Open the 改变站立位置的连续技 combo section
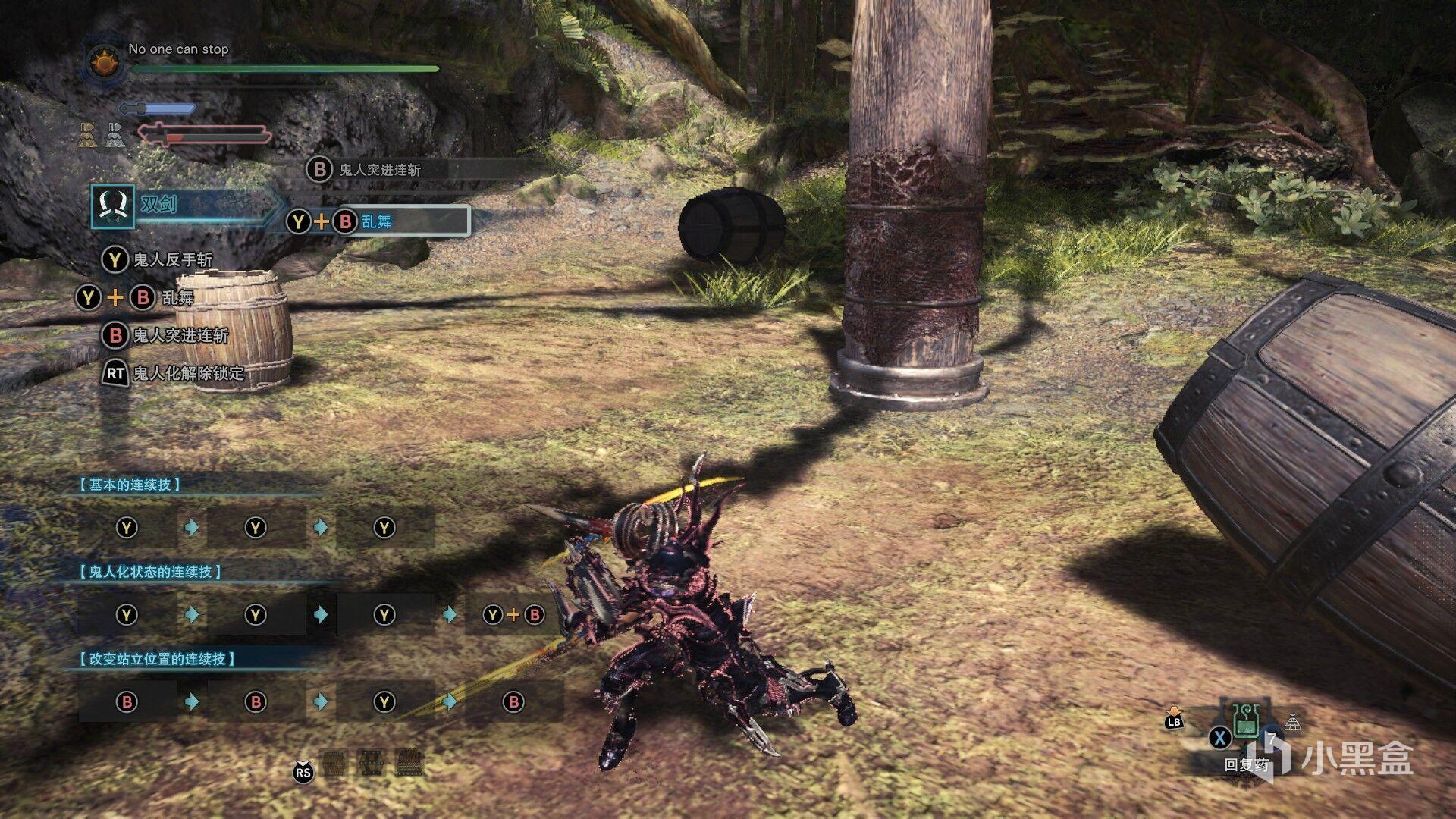The height and width of the screenshot is (819, 1456). (157, 659)
